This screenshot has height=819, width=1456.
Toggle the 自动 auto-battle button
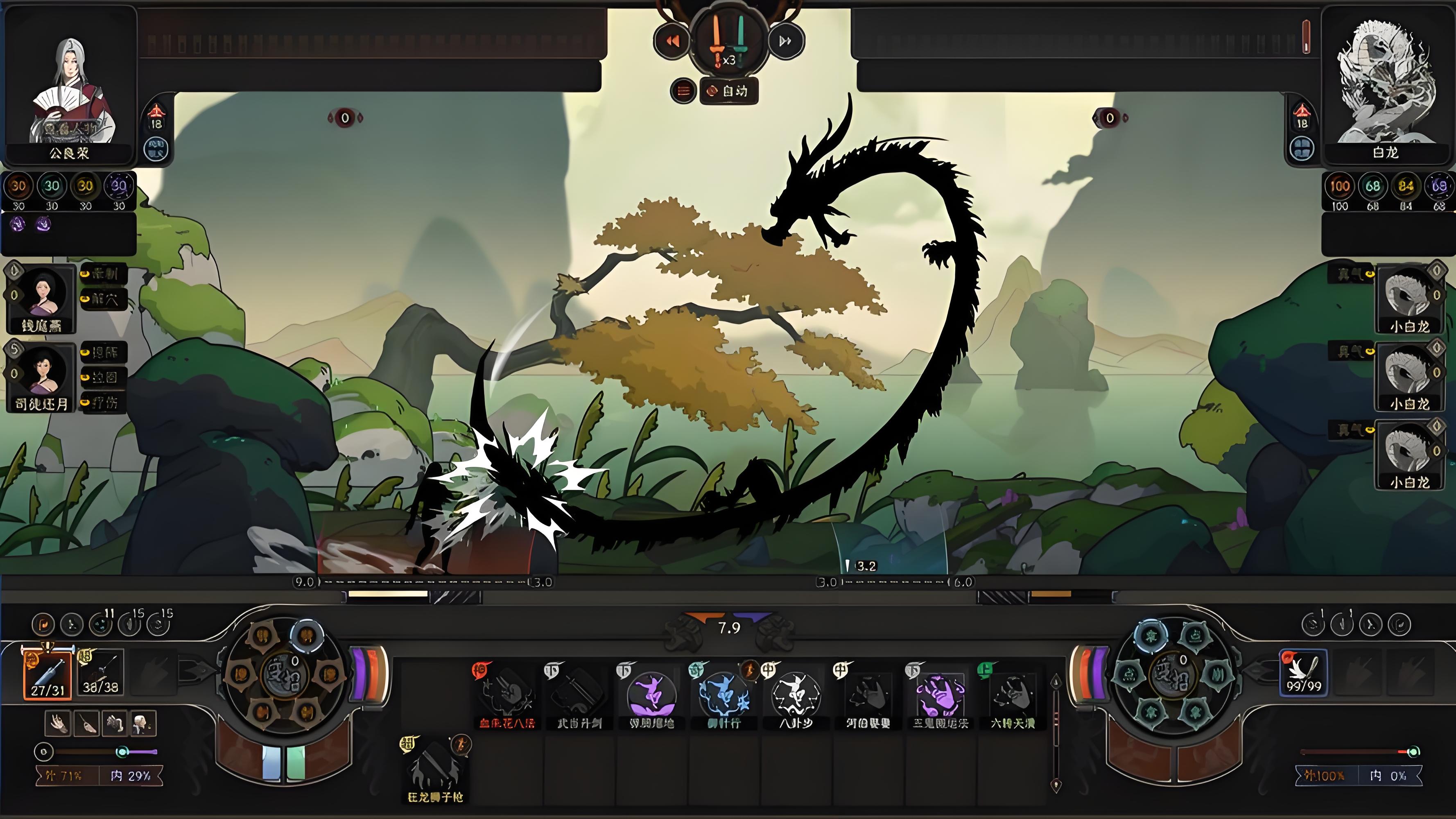click(729, 91)
